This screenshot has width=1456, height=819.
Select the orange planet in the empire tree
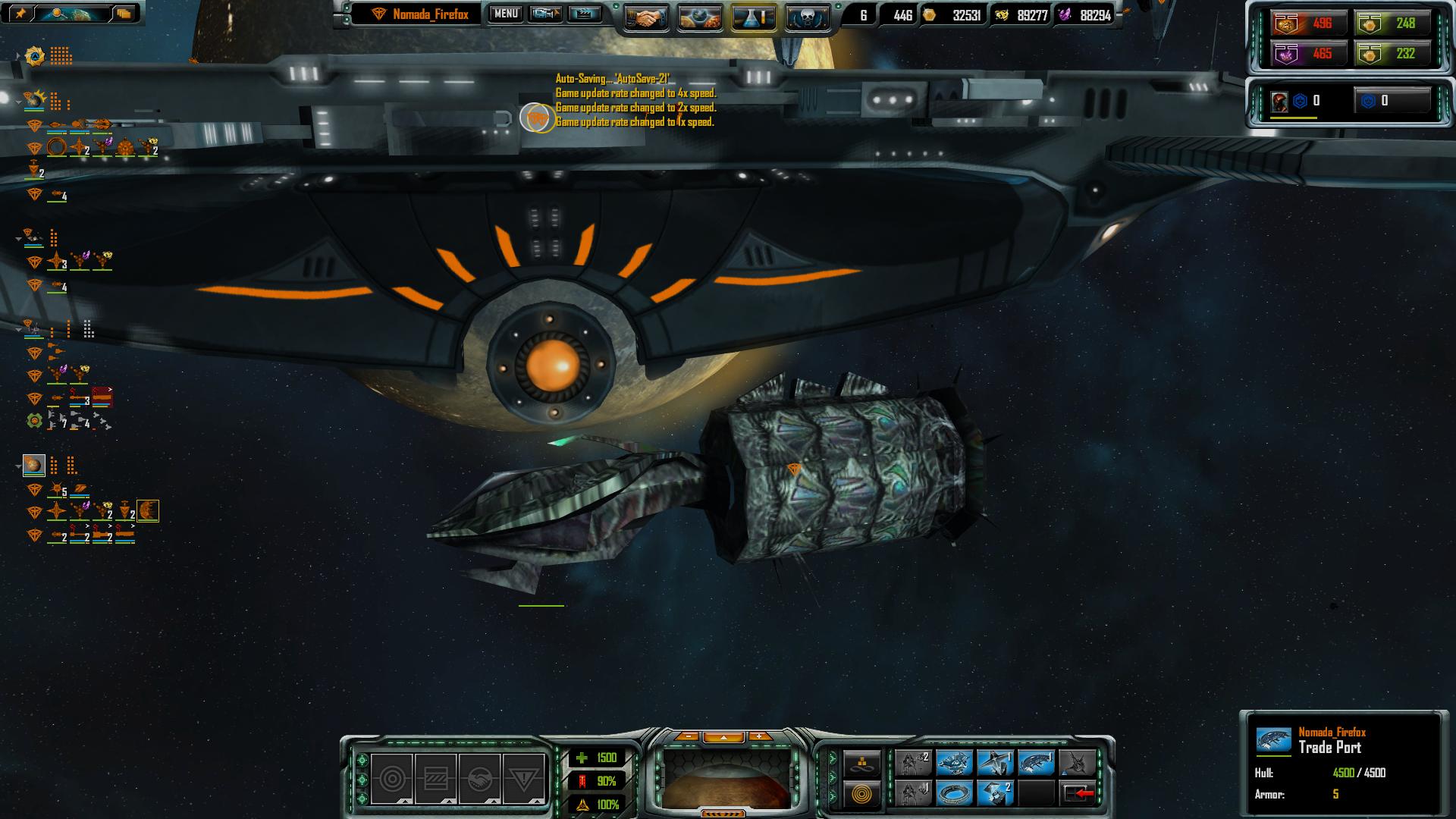pos(33,465)
